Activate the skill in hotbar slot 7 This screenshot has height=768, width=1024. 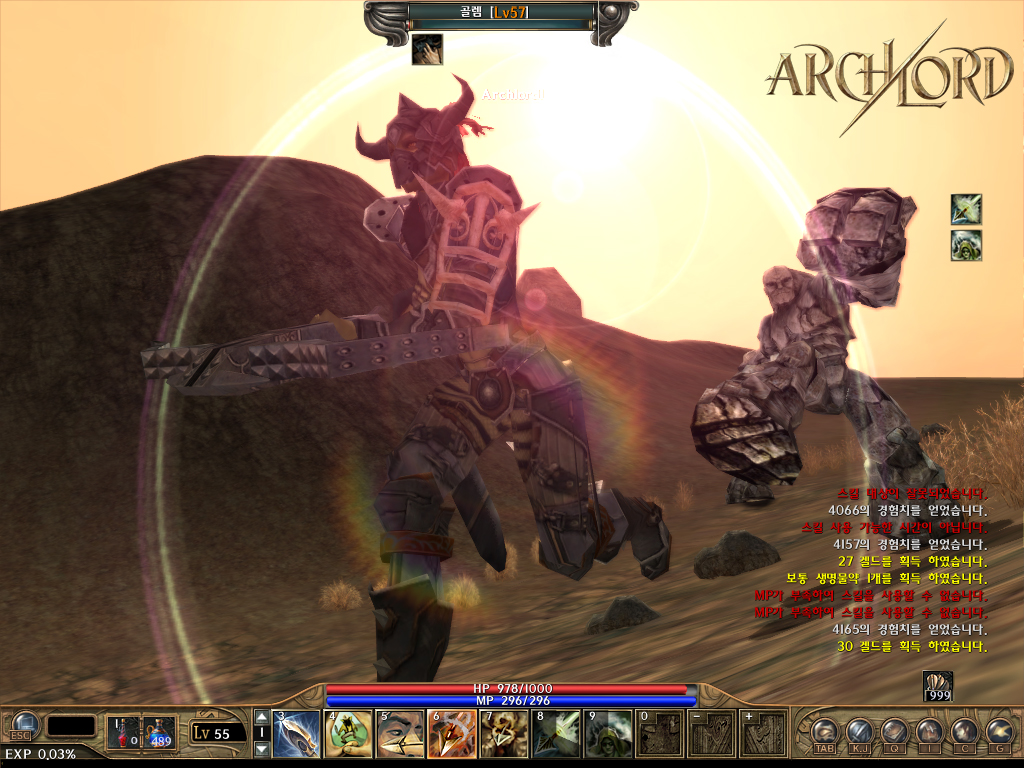point(504,733)
